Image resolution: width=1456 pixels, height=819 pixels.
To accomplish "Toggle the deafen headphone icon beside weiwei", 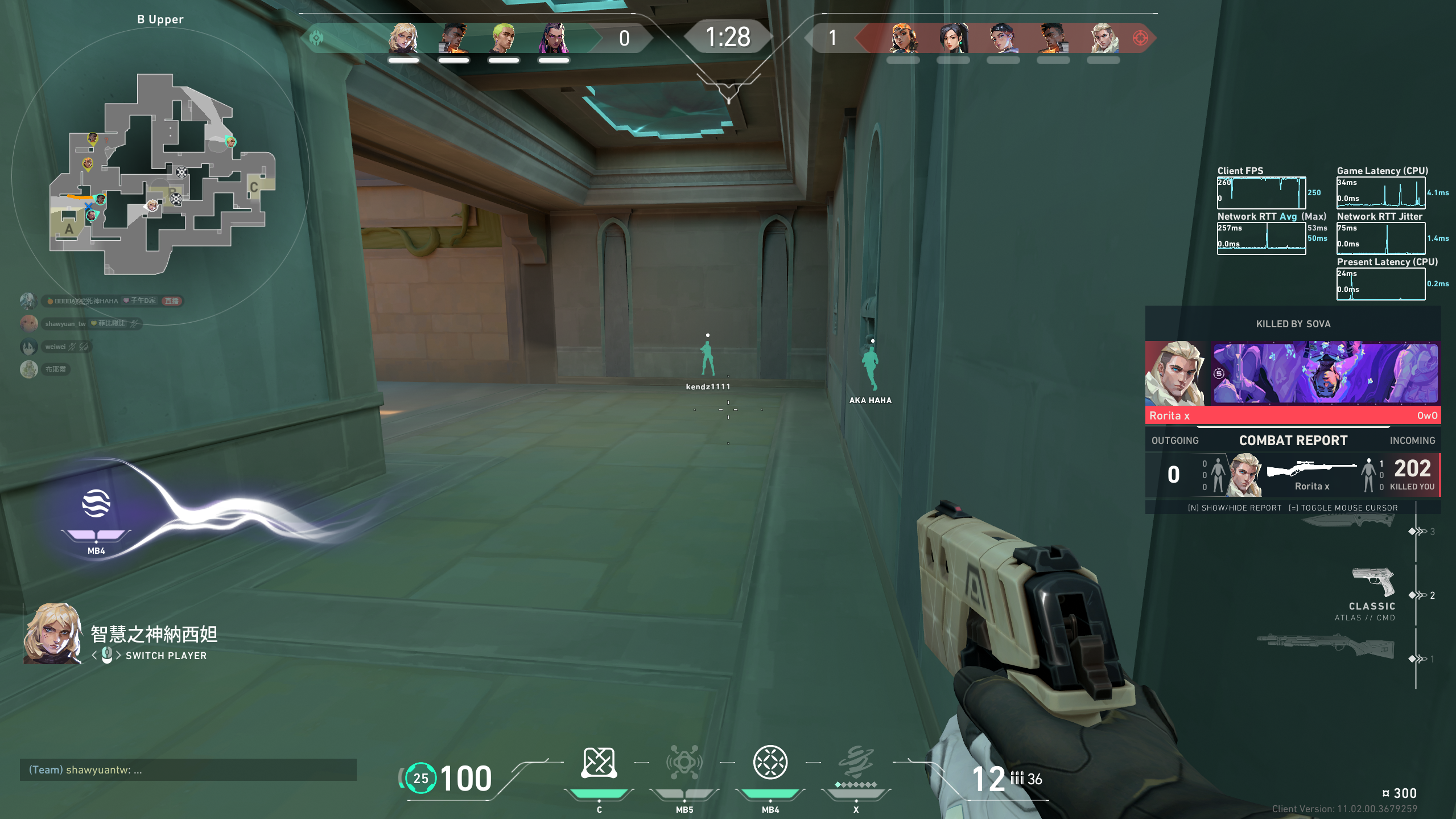I will [83, 346].
